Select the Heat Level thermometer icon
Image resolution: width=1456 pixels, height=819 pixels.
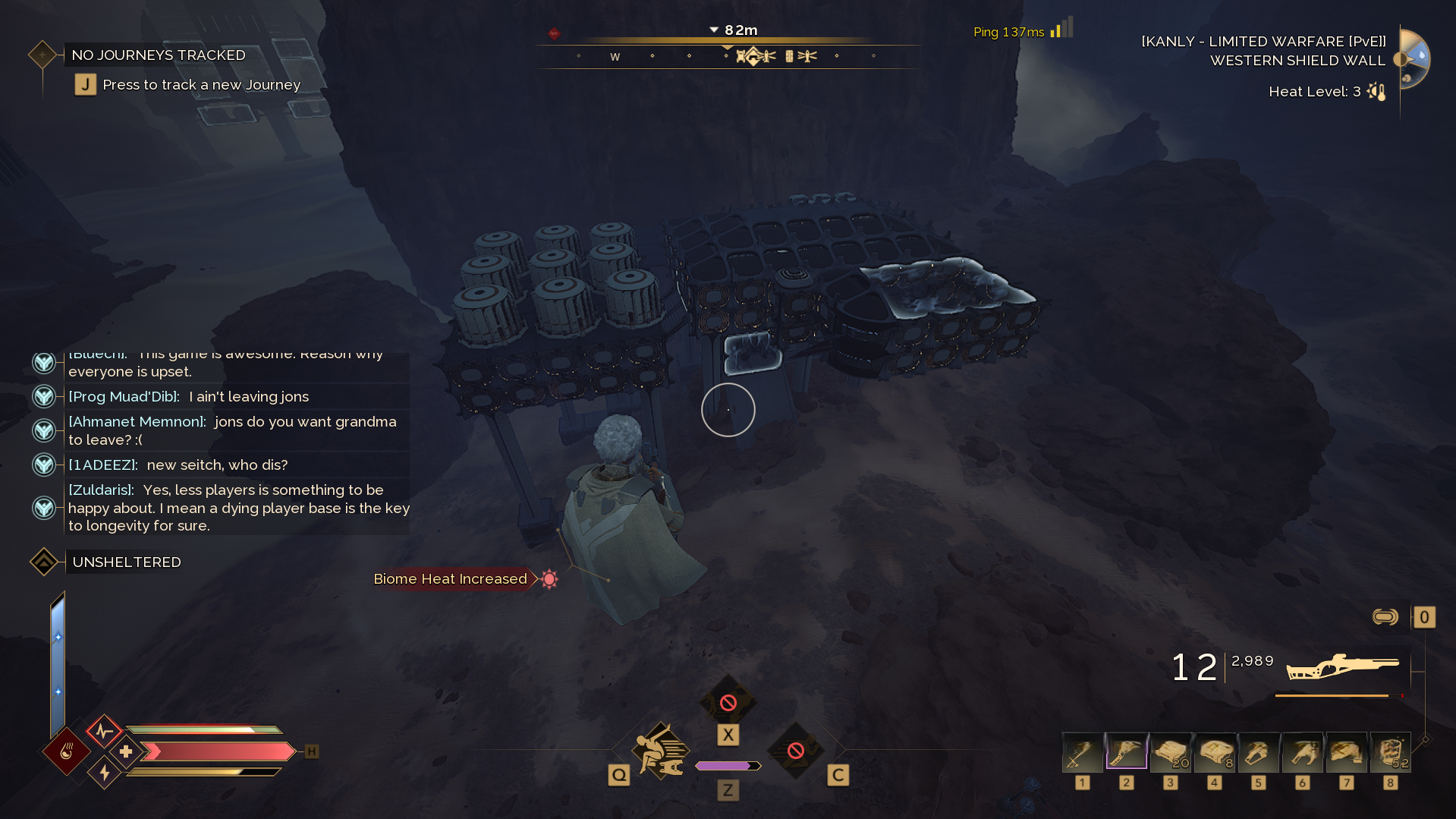pyautogui.click(x=1376, y=92)
